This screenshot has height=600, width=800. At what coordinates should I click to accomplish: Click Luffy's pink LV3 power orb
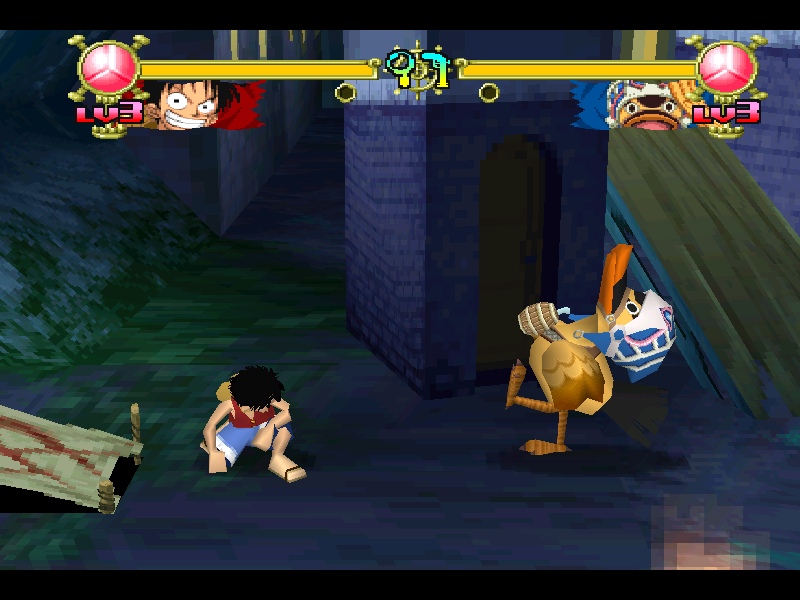pyautogui.click(x=108, y=68)
